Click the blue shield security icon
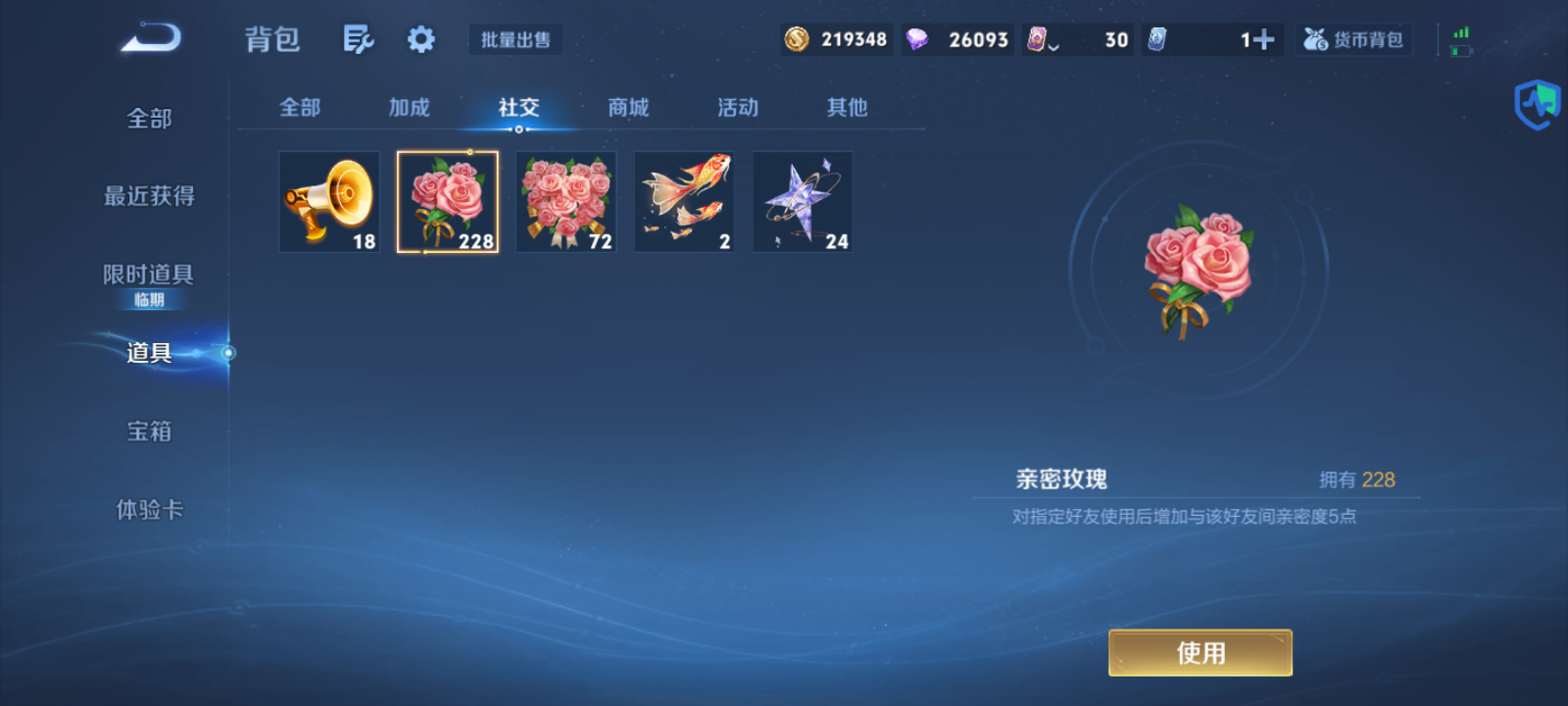Viewport: 1568px width, 706px height. [x=1536, y=103]
